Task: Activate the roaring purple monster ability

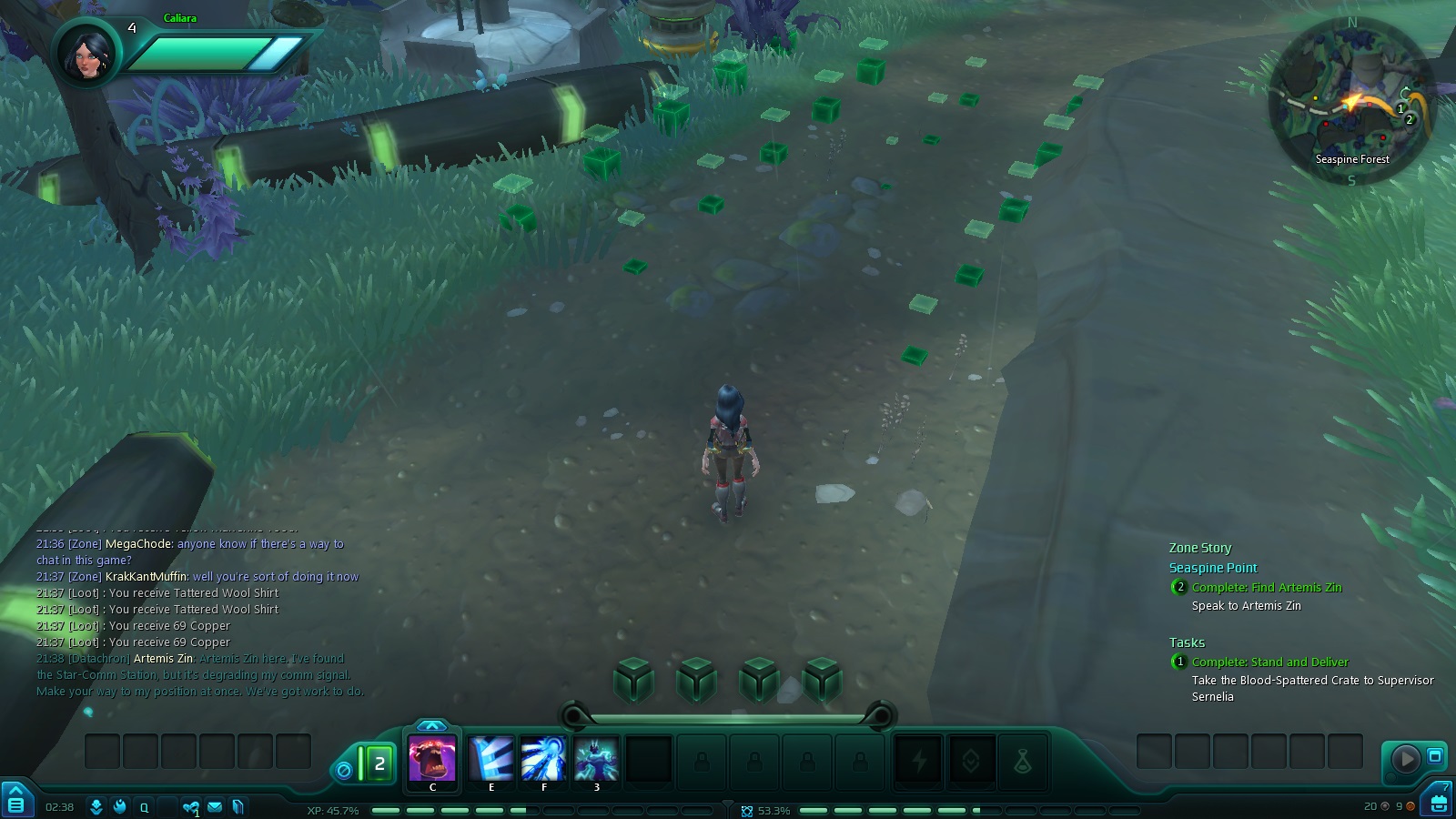Action: click(x=432, y=759)
